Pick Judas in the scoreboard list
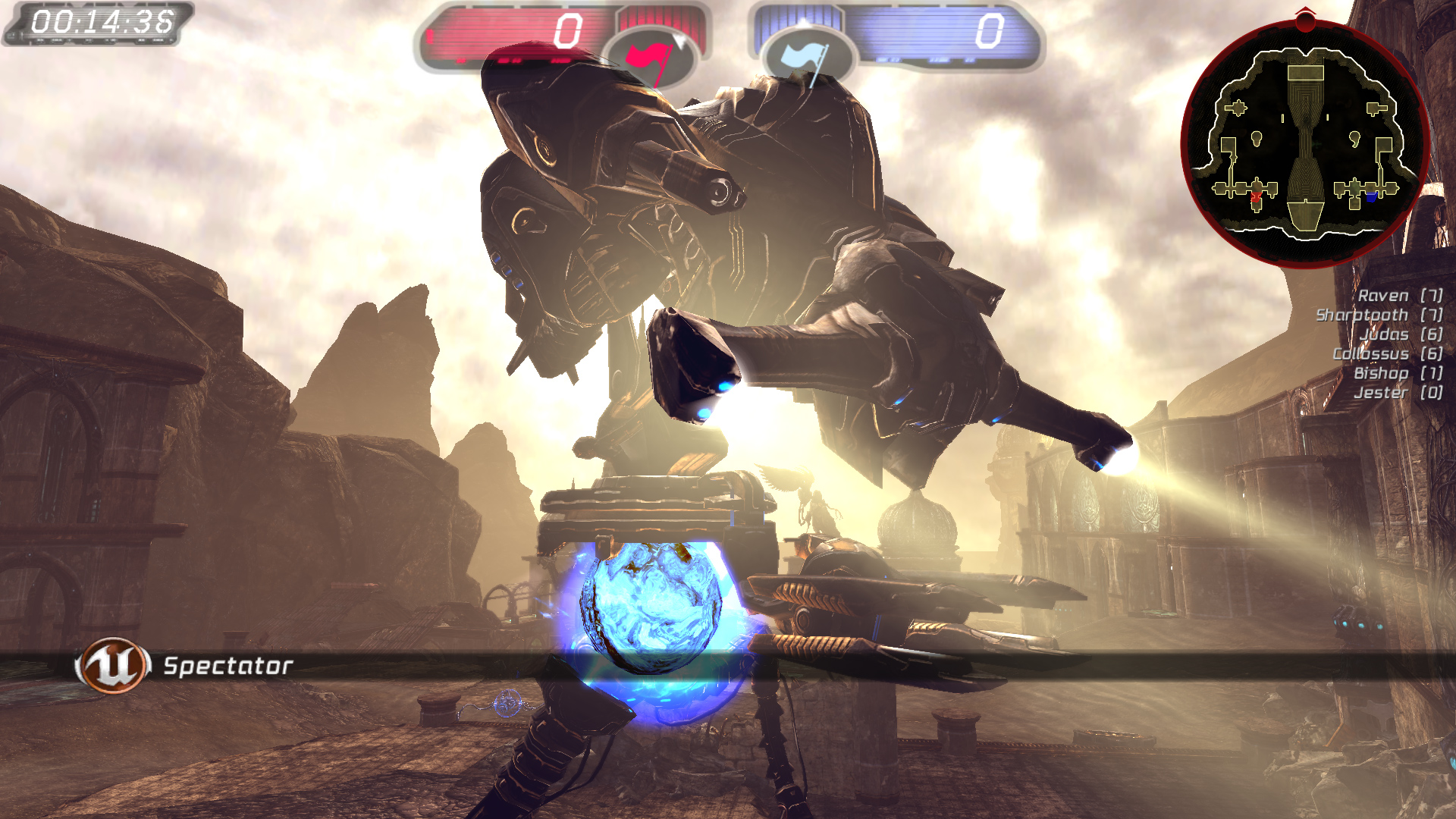Image resolution: width=1456 pixels, height=819 pixels. (1384, 334)
